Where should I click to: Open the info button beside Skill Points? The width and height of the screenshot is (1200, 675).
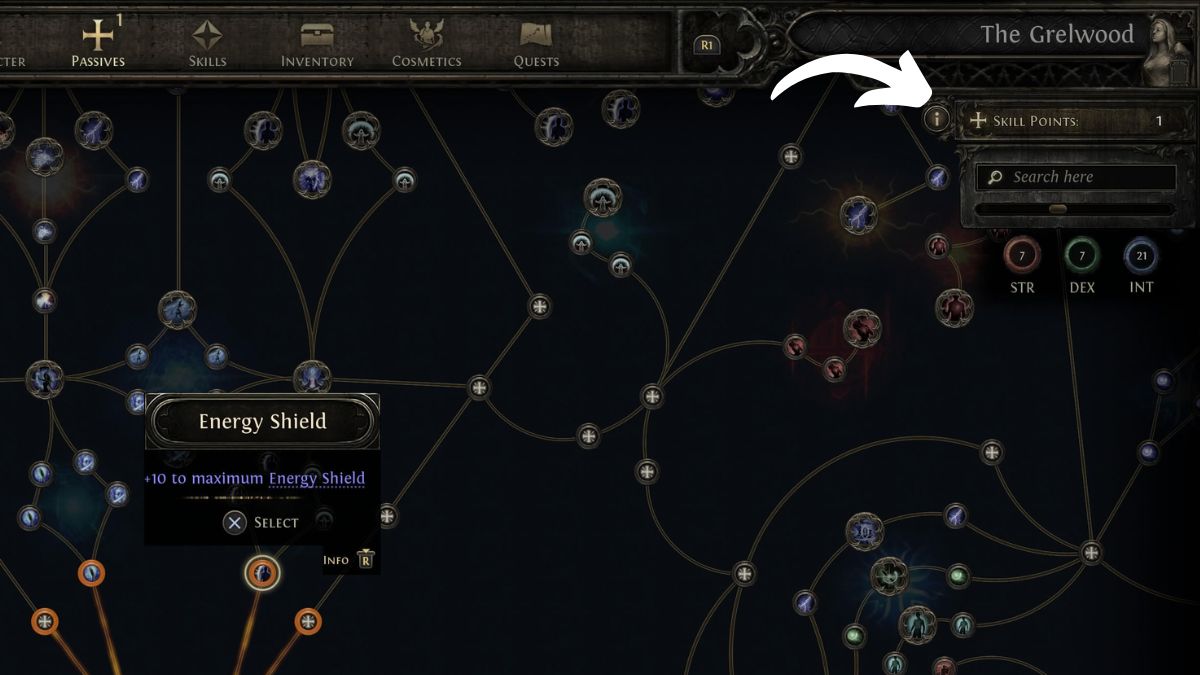tap(937, 119)
